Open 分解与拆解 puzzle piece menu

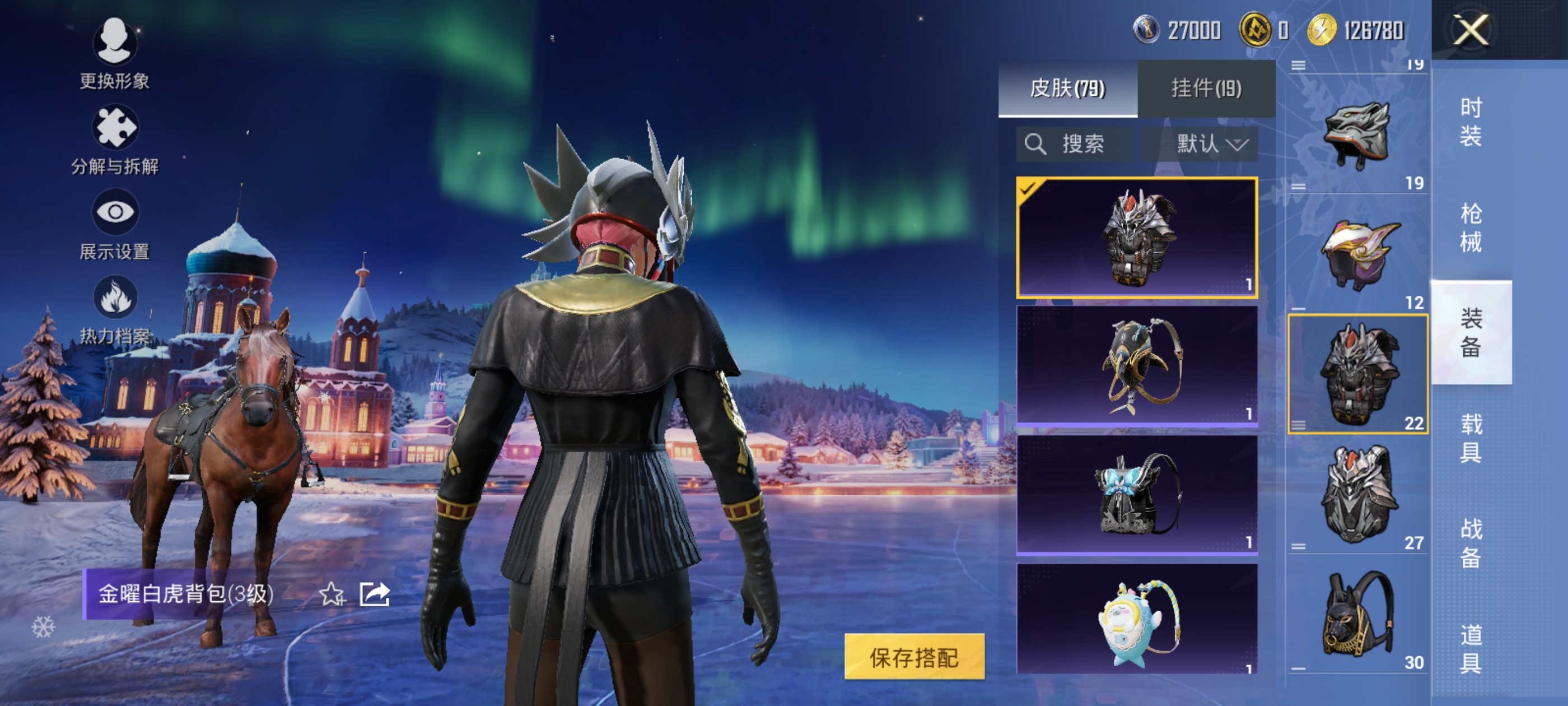click(x=114, y=140)
